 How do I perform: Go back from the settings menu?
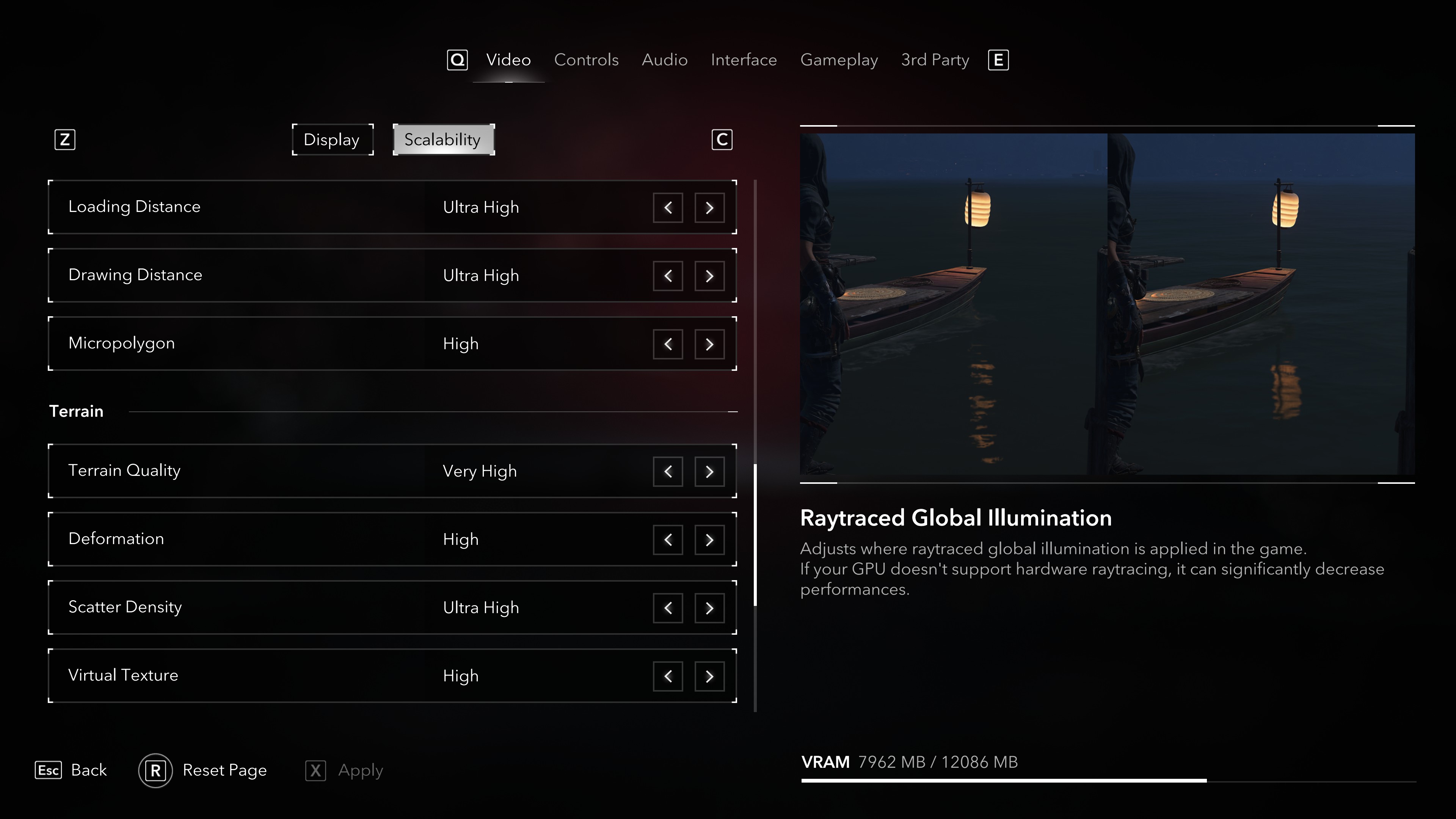pos(71,770)
